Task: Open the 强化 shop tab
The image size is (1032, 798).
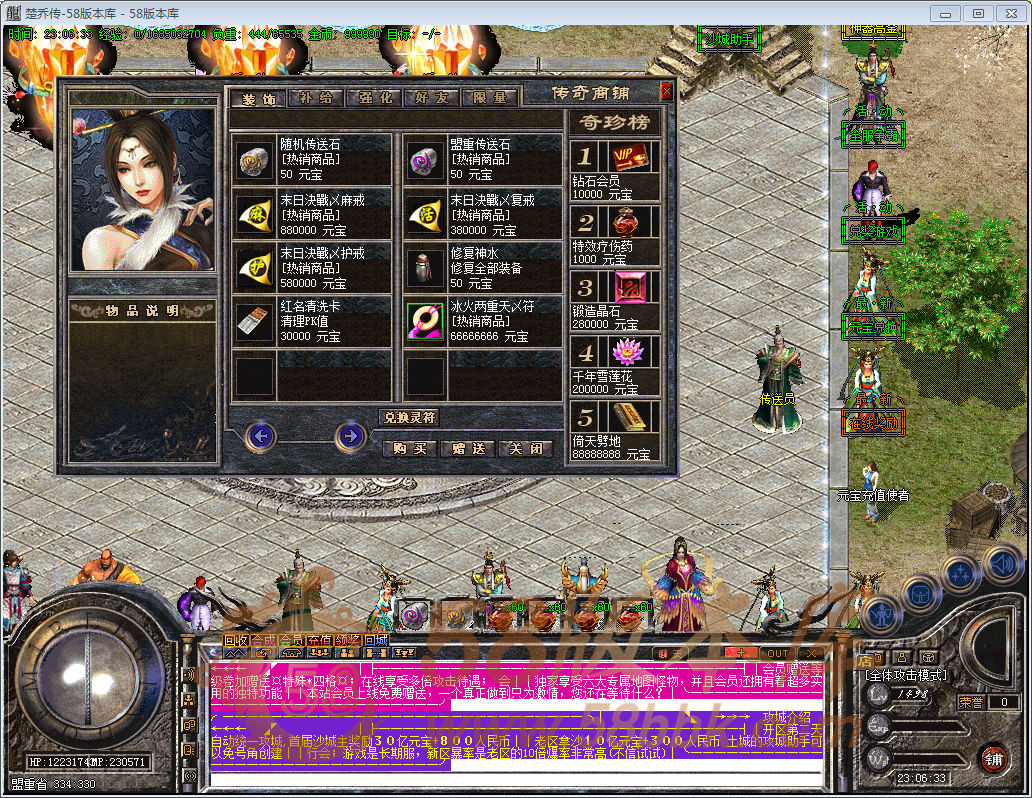Action: 374,98
